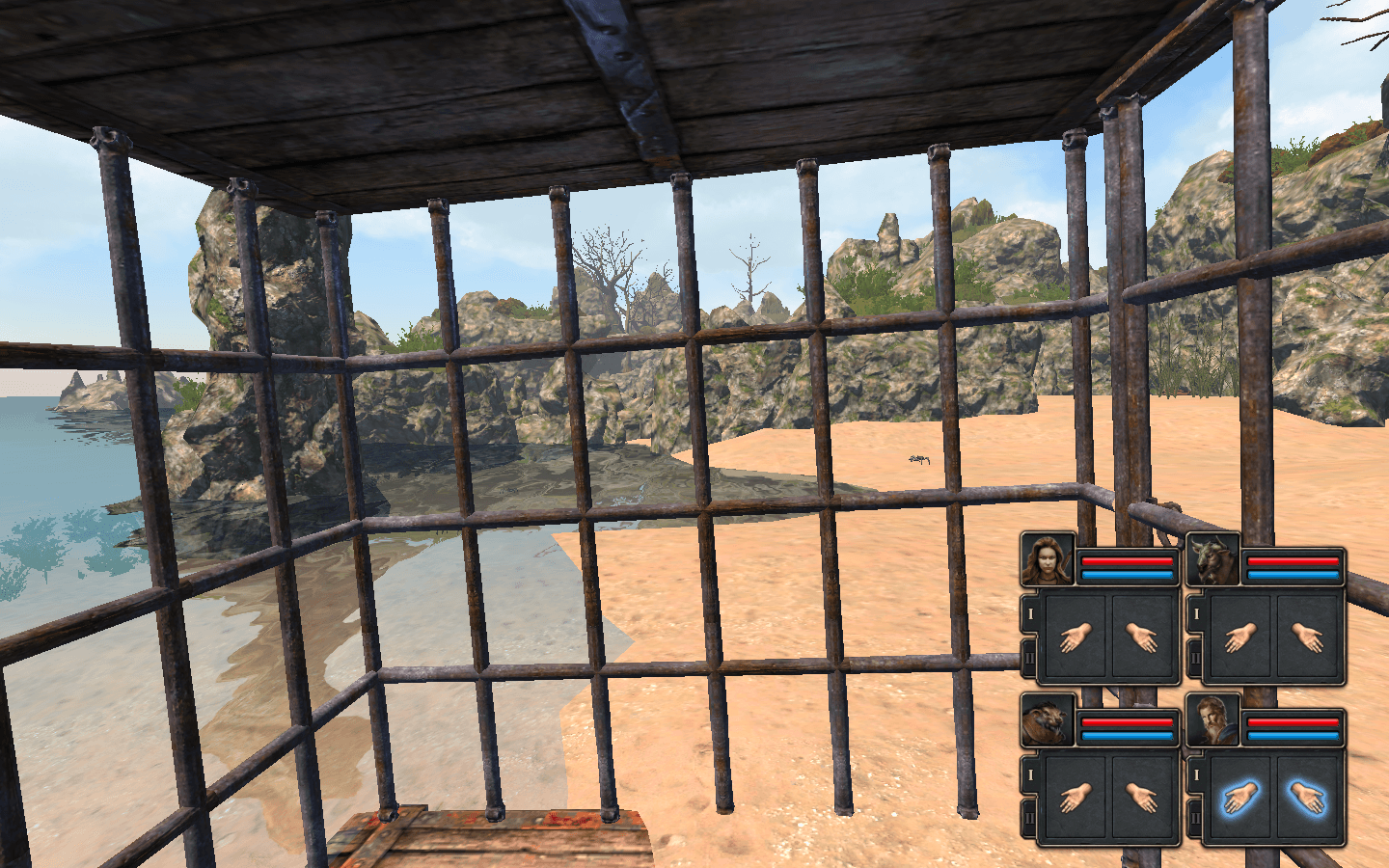This screenshot has height=868, width=1389.
Task: Use the furry beast's left-side hand slot
Action: coord(1075,798)
